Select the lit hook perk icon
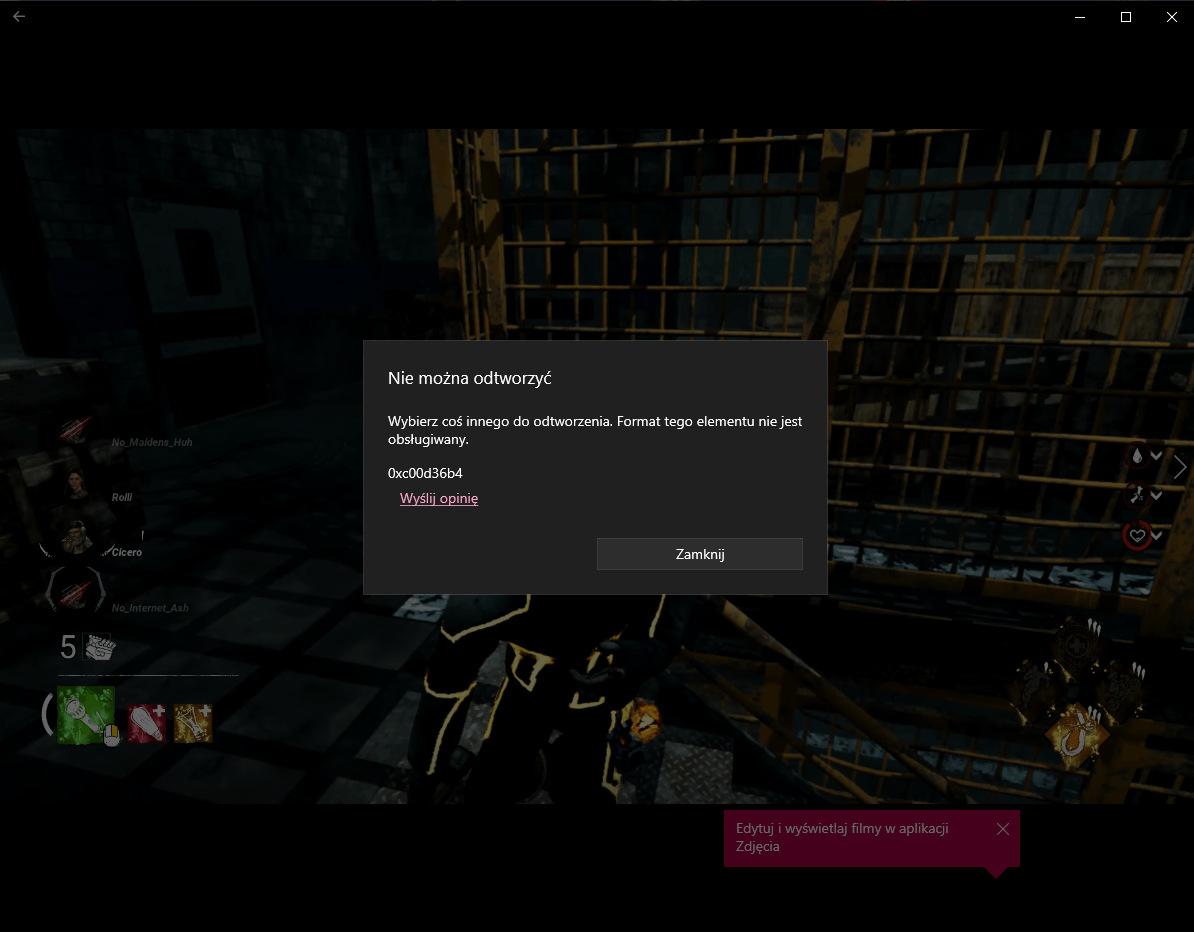Image resolution: width=1194 pixels, height=932 pixels. (x=1076, y=737)
